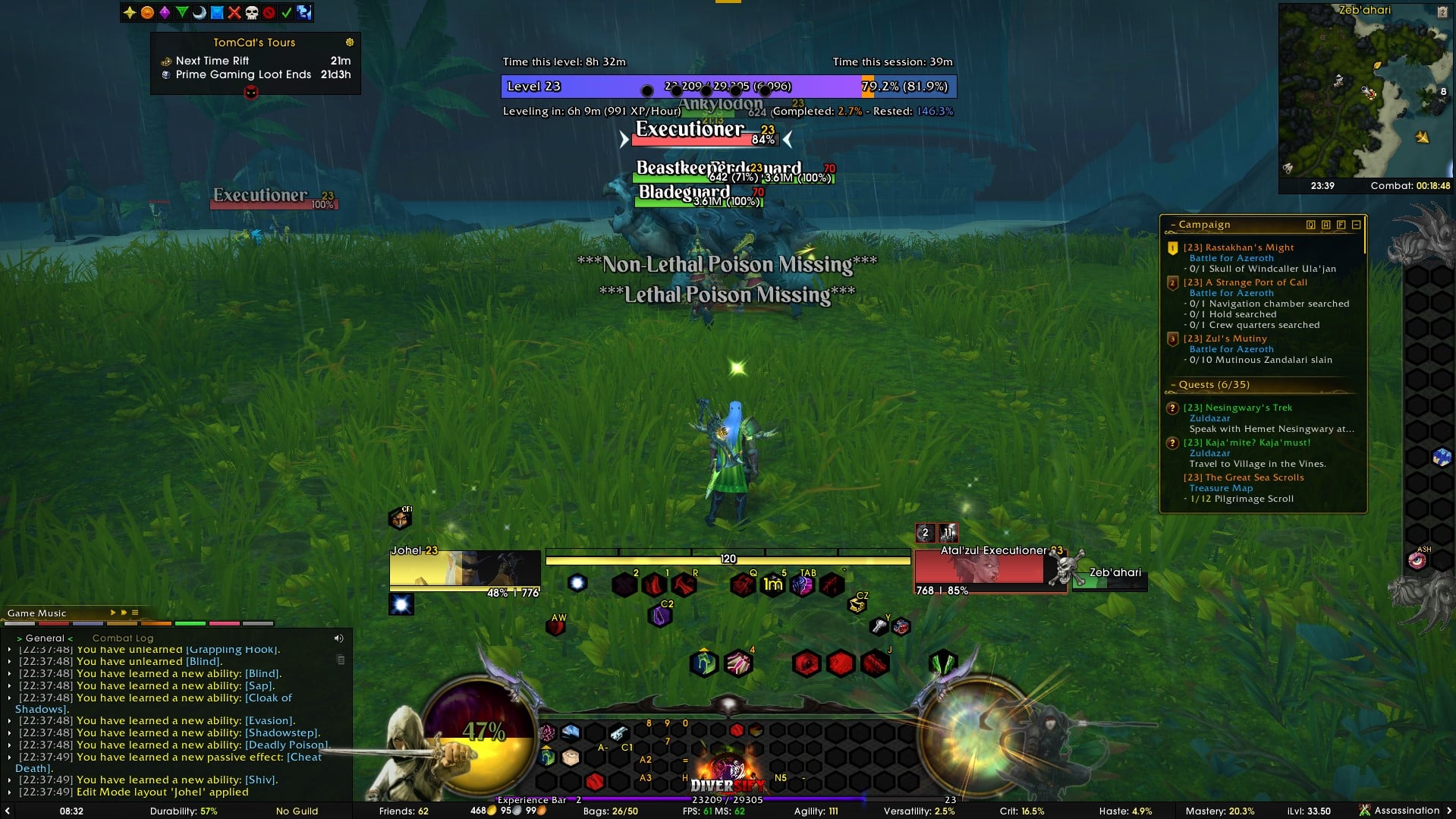Minimize the Campaign objective tracker
The image size is (1456, 819).
1356,225
